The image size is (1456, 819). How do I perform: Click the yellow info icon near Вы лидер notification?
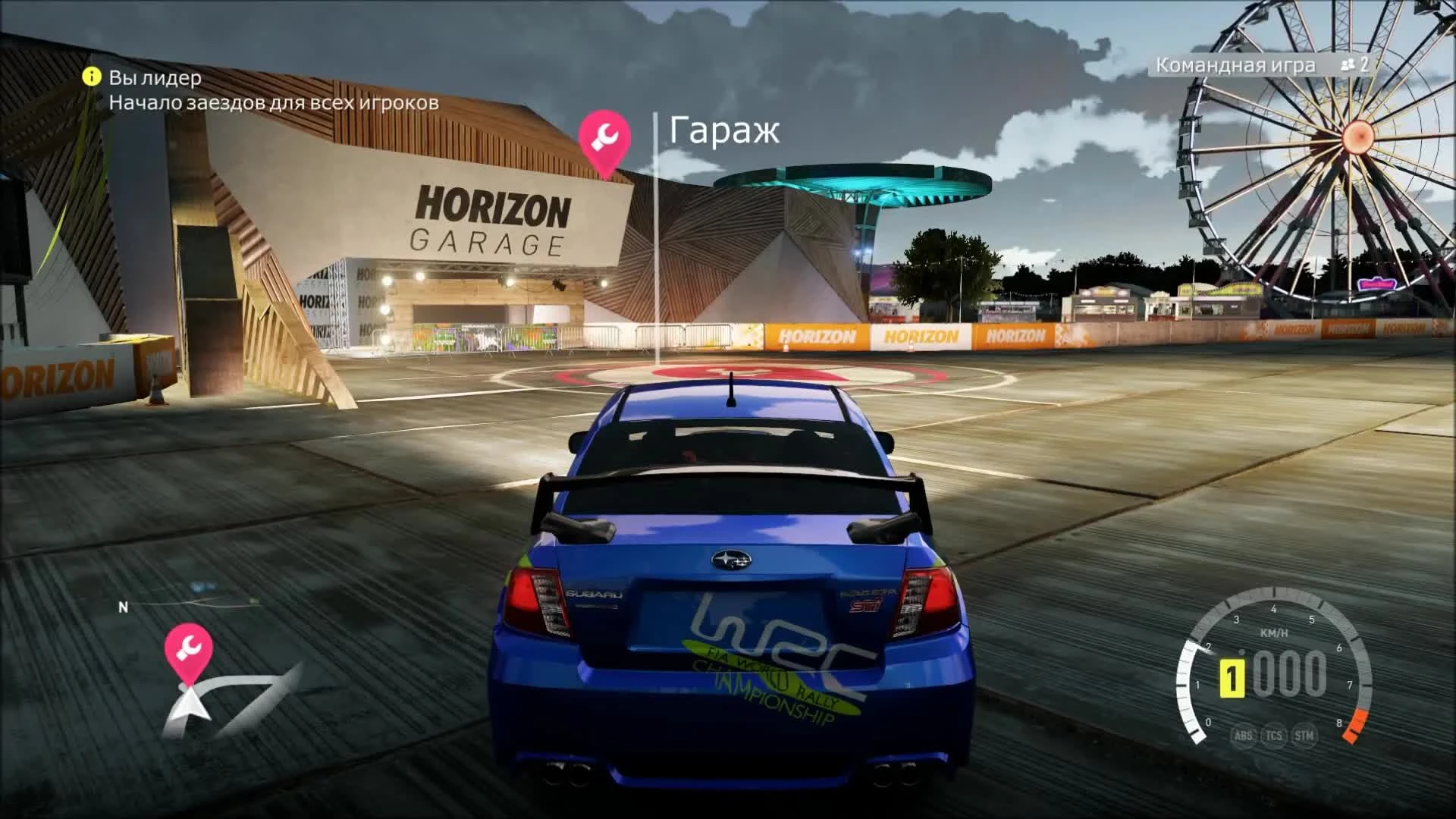point(91,77)
